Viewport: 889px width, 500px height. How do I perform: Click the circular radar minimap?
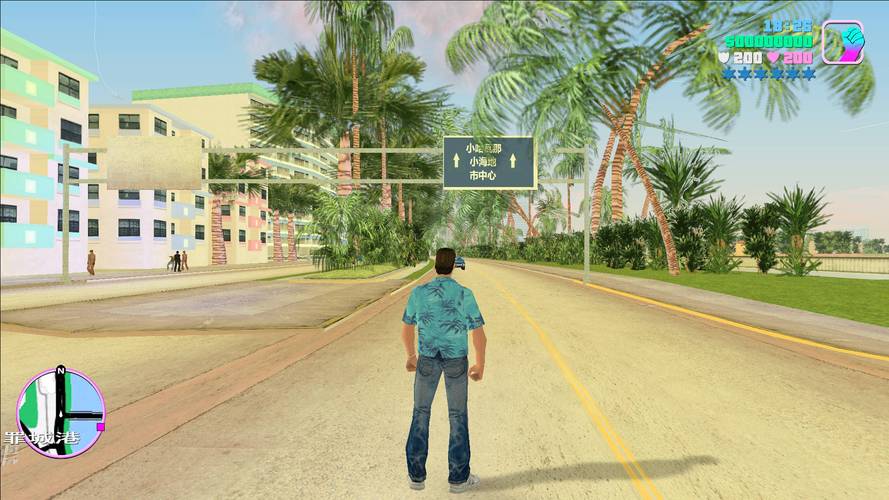point(61,413)
